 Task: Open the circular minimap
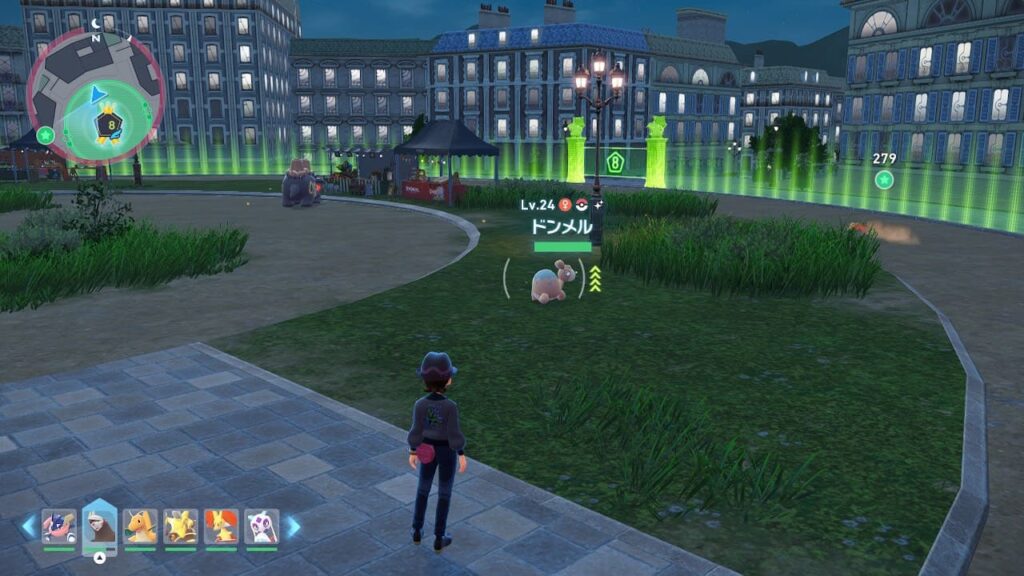pyautogui.click(x=96, y=97)
